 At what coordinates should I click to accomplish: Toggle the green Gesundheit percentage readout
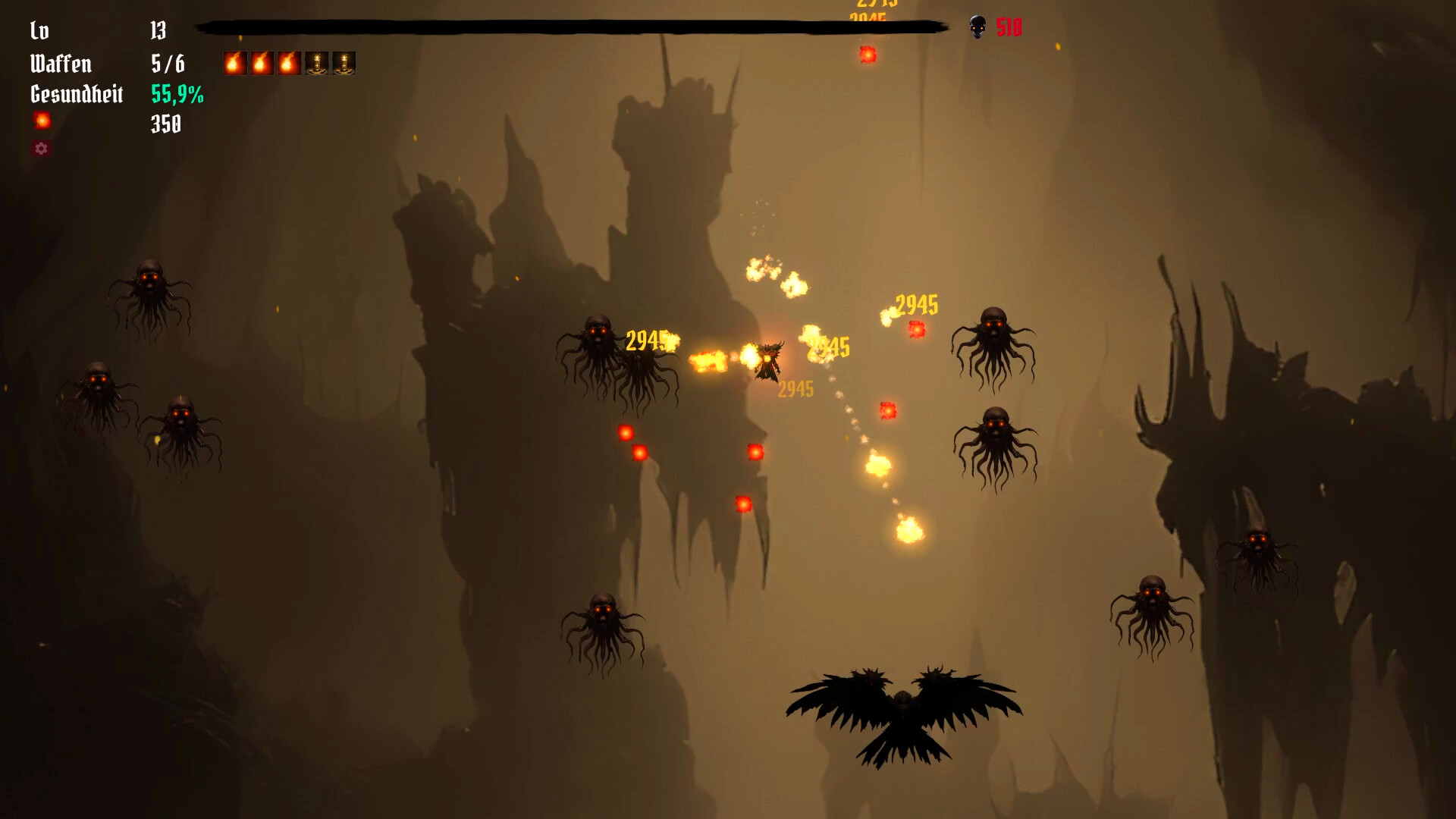tap(177, 96)
